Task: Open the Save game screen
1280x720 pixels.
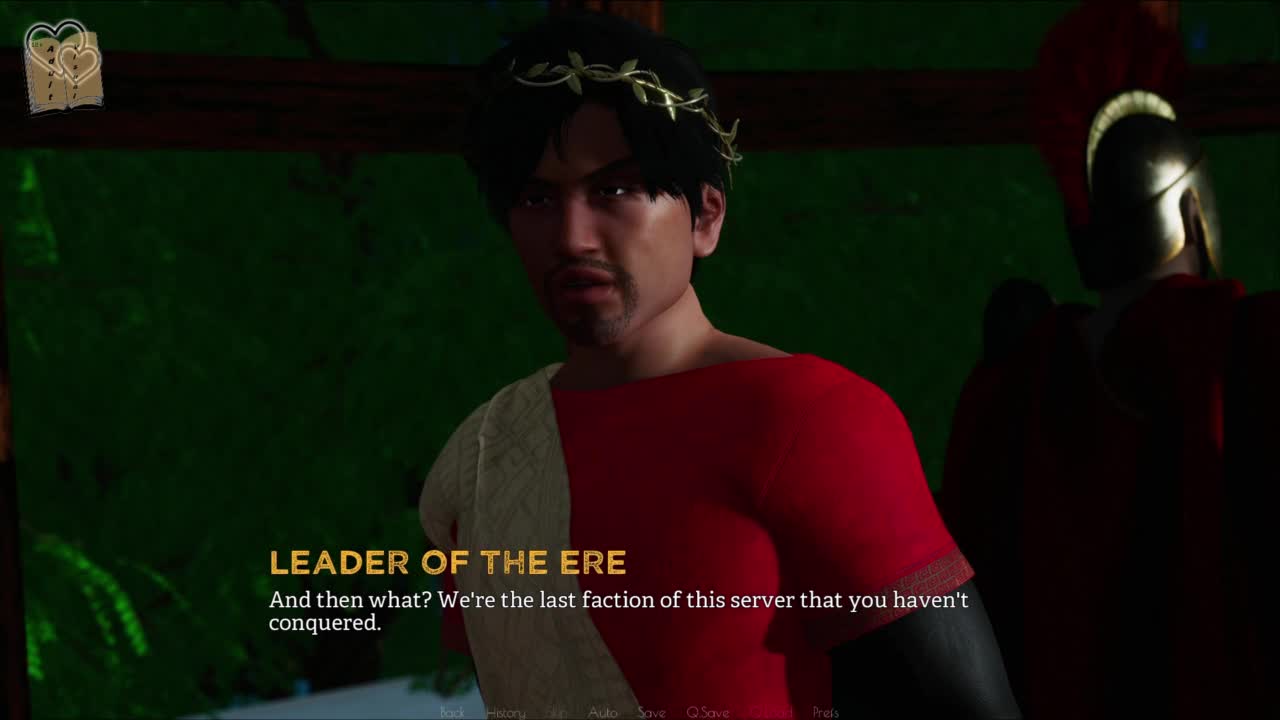Action: pyautogui.click(x=651, y=712)
